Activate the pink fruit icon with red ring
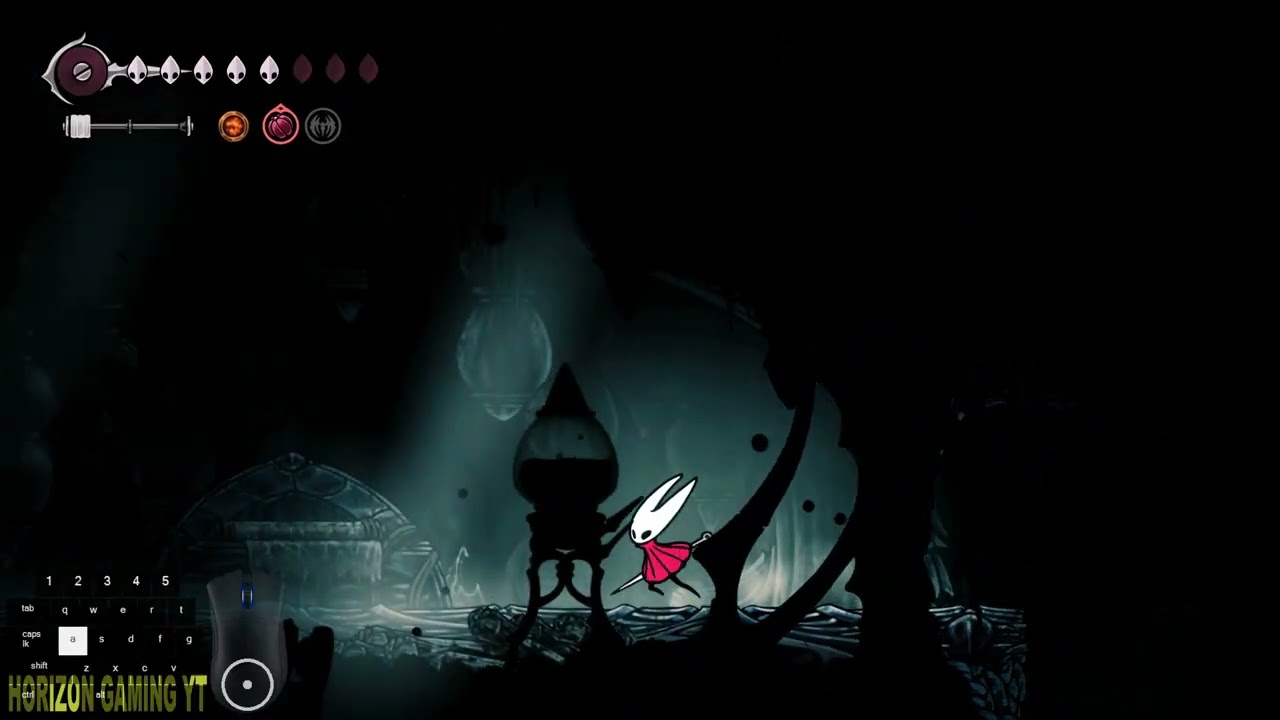The height and width of the screenshot is (720, 1280). pyautogui.click(x=280, y=126)
